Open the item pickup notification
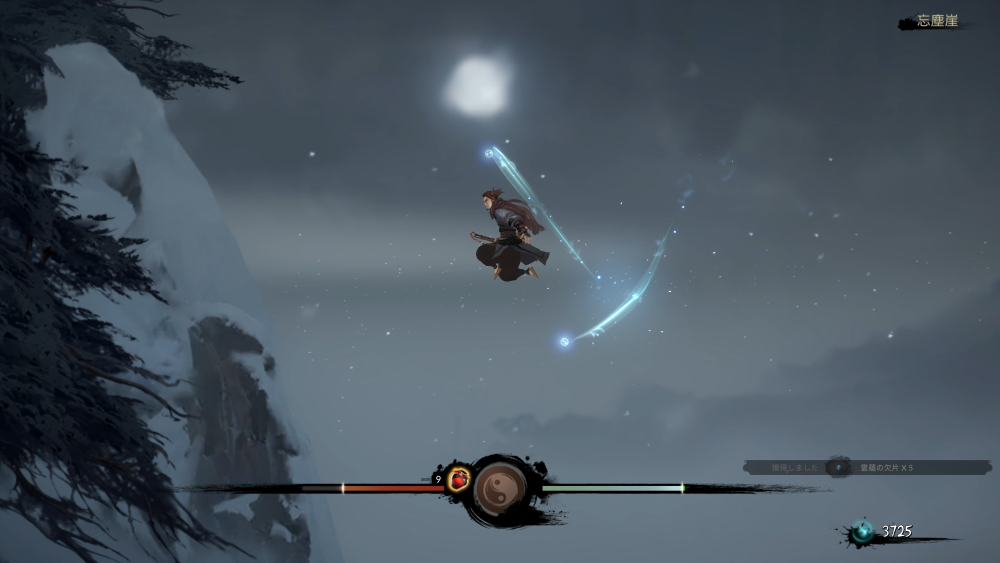Screen dimensions: 1000x563 (x=867, y=467)
